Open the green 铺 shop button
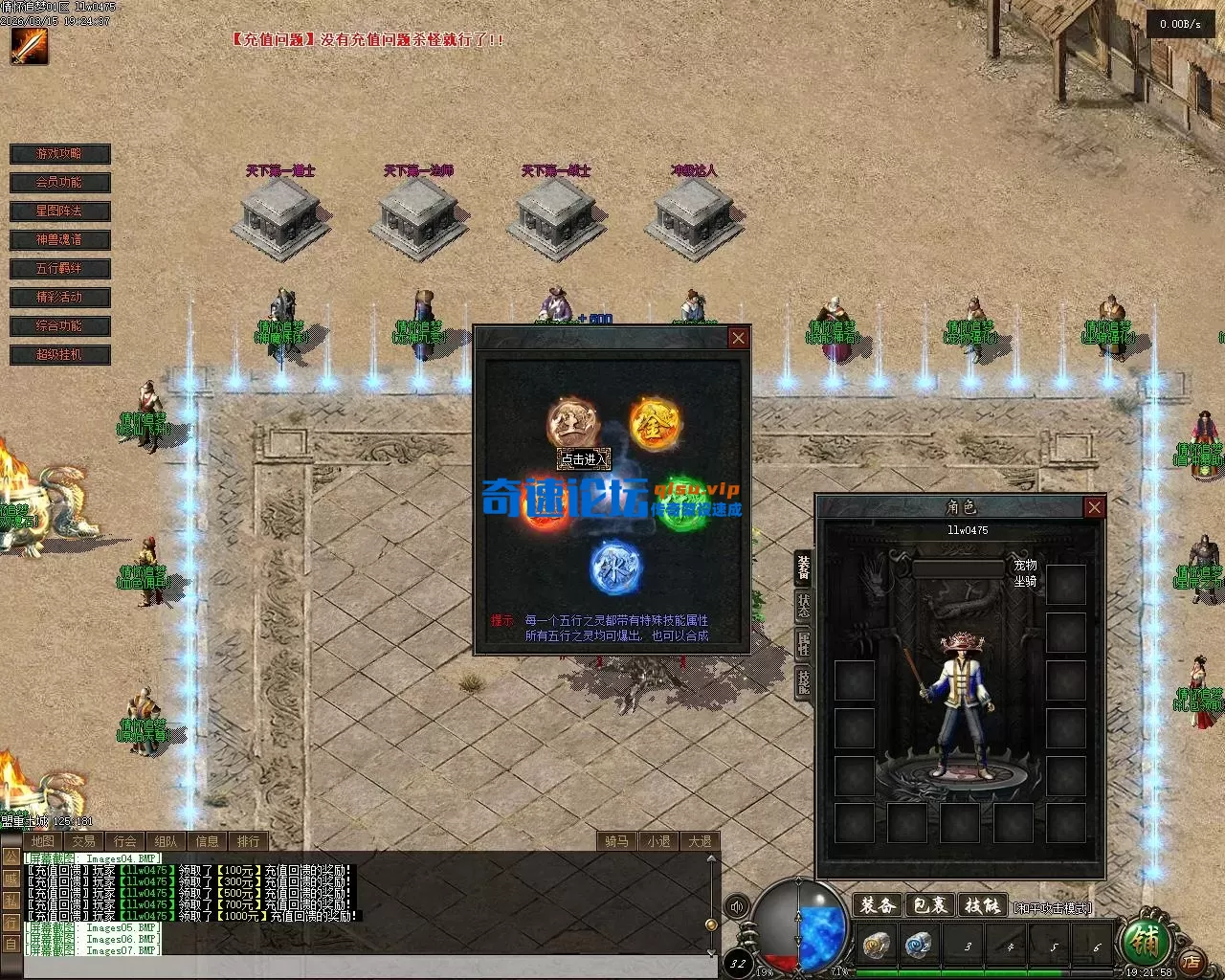1225x980 pixels. pyautogui.click(x=1146, y=944)
